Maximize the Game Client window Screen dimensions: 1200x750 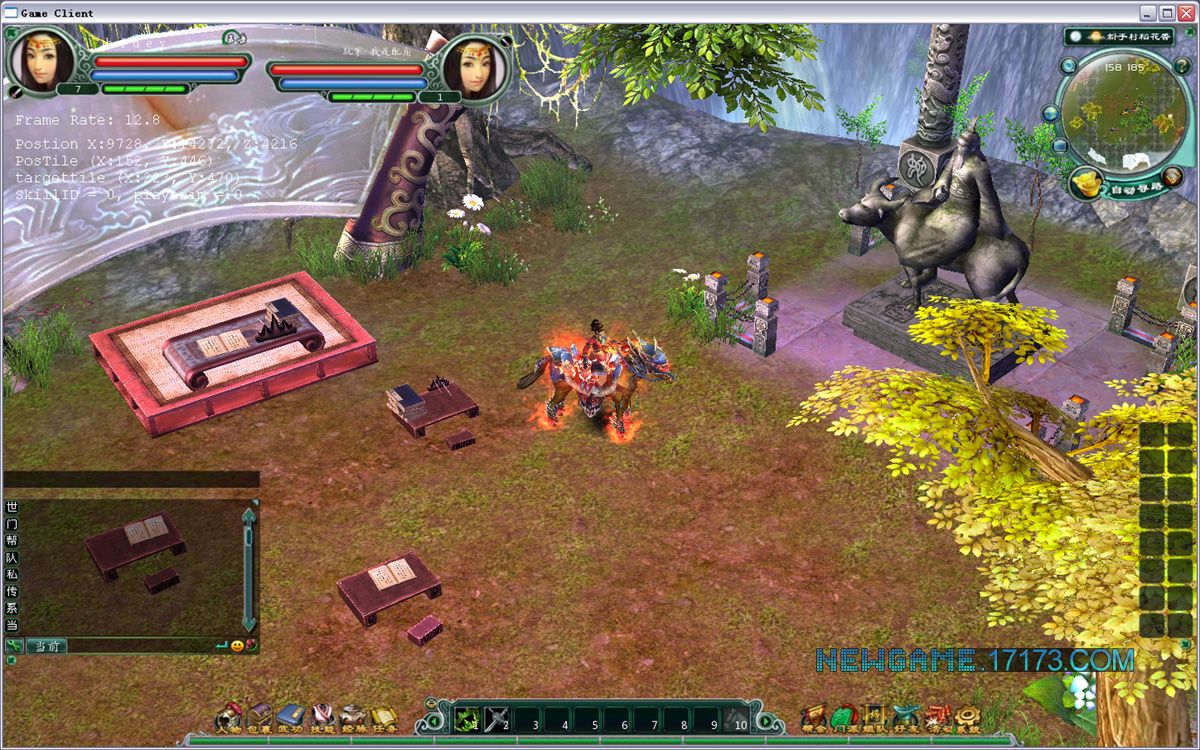[1166, 13]
